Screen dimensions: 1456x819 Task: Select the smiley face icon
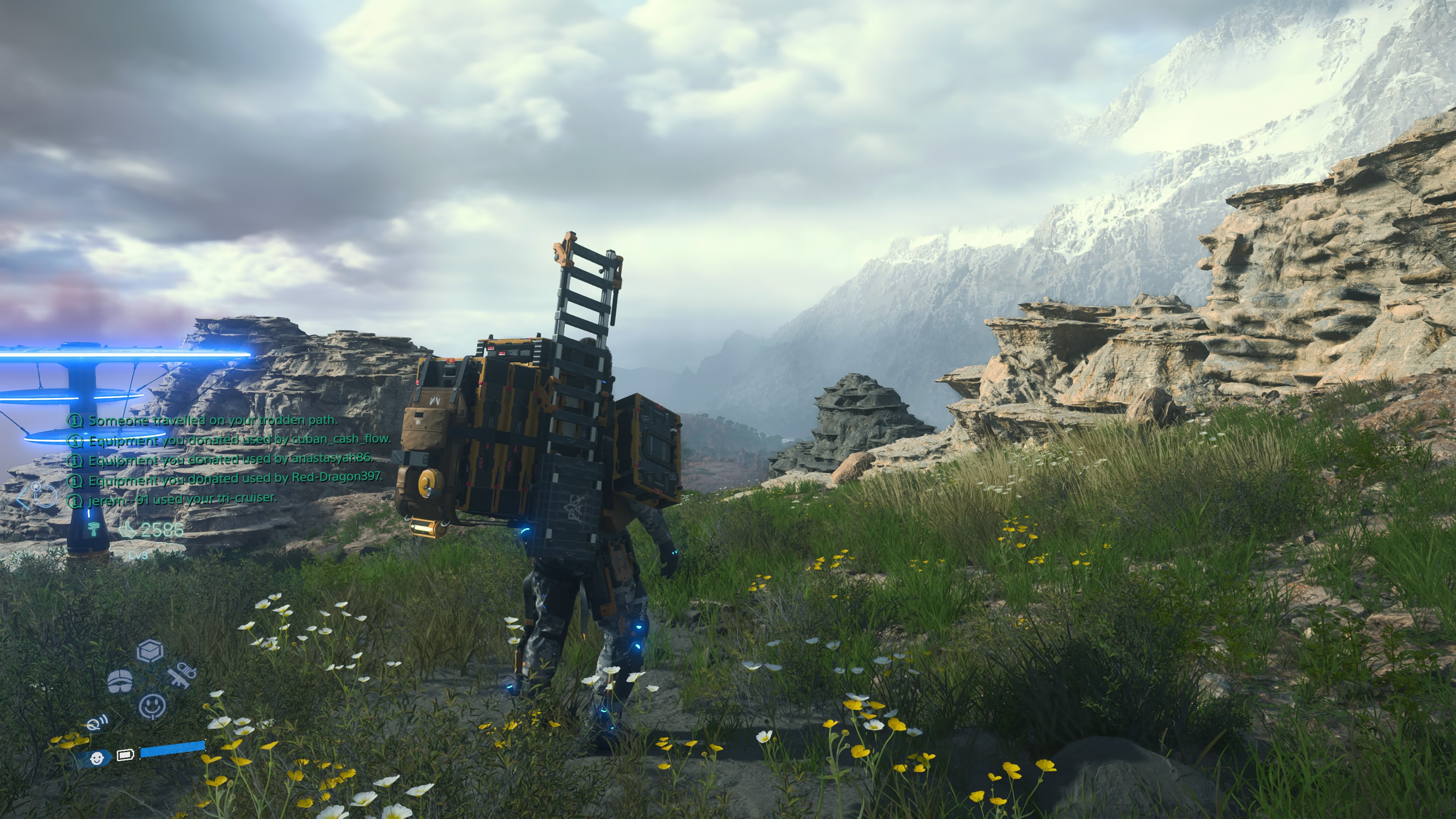tap(152, 706)
